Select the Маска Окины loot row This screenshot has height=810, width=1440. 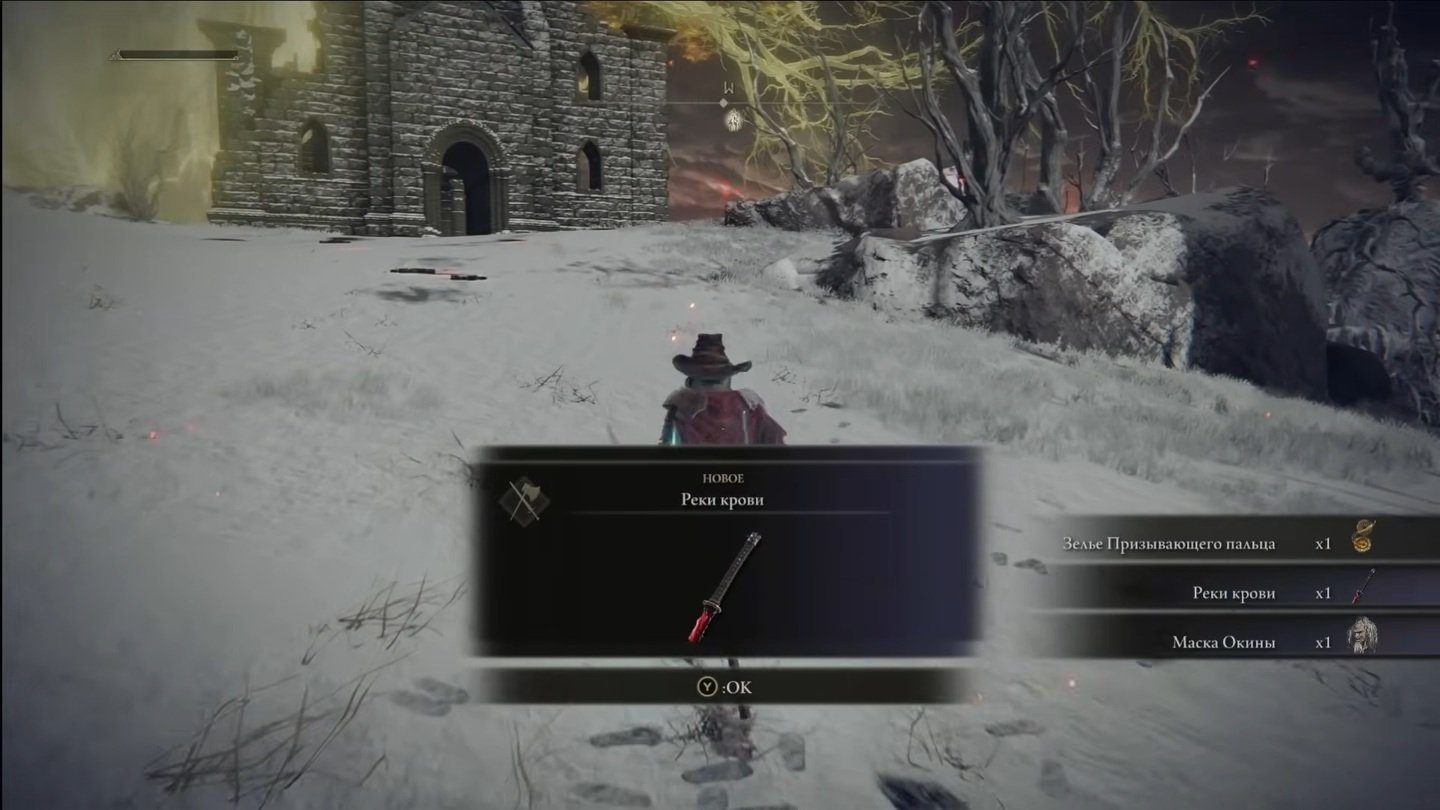click(x=1234, y=642)
